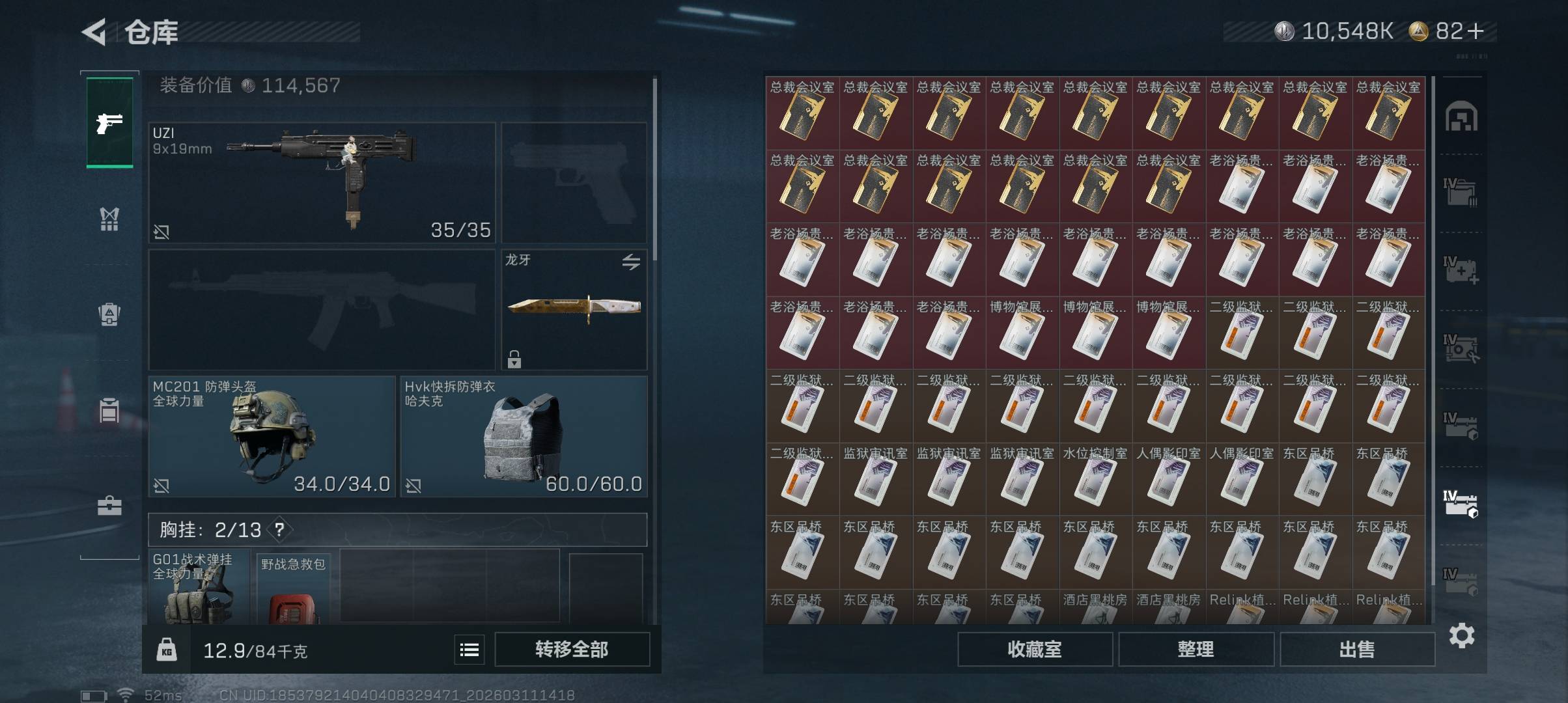Sort the warehouse with 整理

tap(1196, 649)
